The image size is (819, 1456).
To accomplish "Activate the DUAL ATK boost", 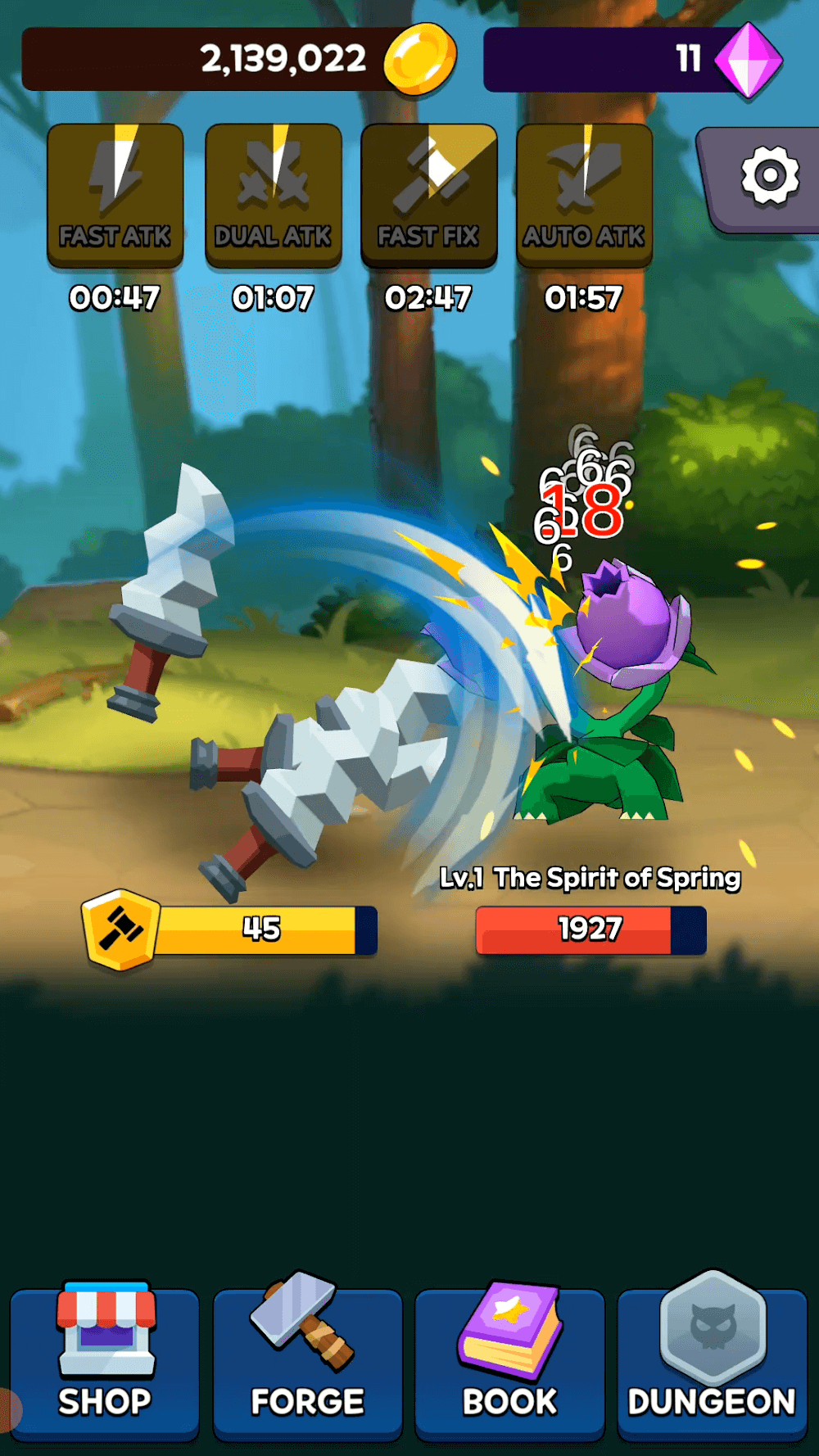I will coord(273,195).
